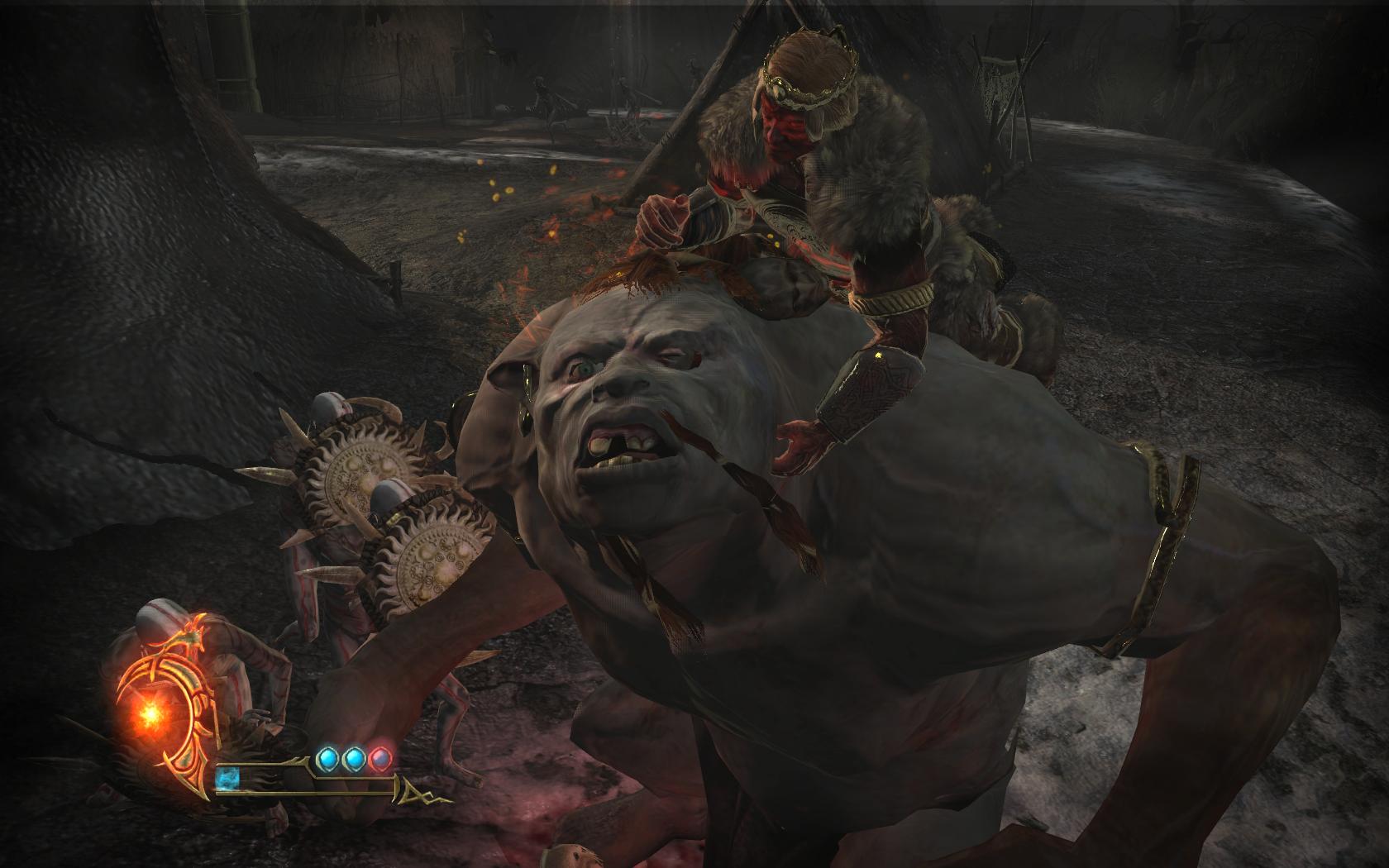Viewport: 1389px width, 868px height.
Task: Click the blue crystal segment in the bar
Action: (x=227, y=779)
